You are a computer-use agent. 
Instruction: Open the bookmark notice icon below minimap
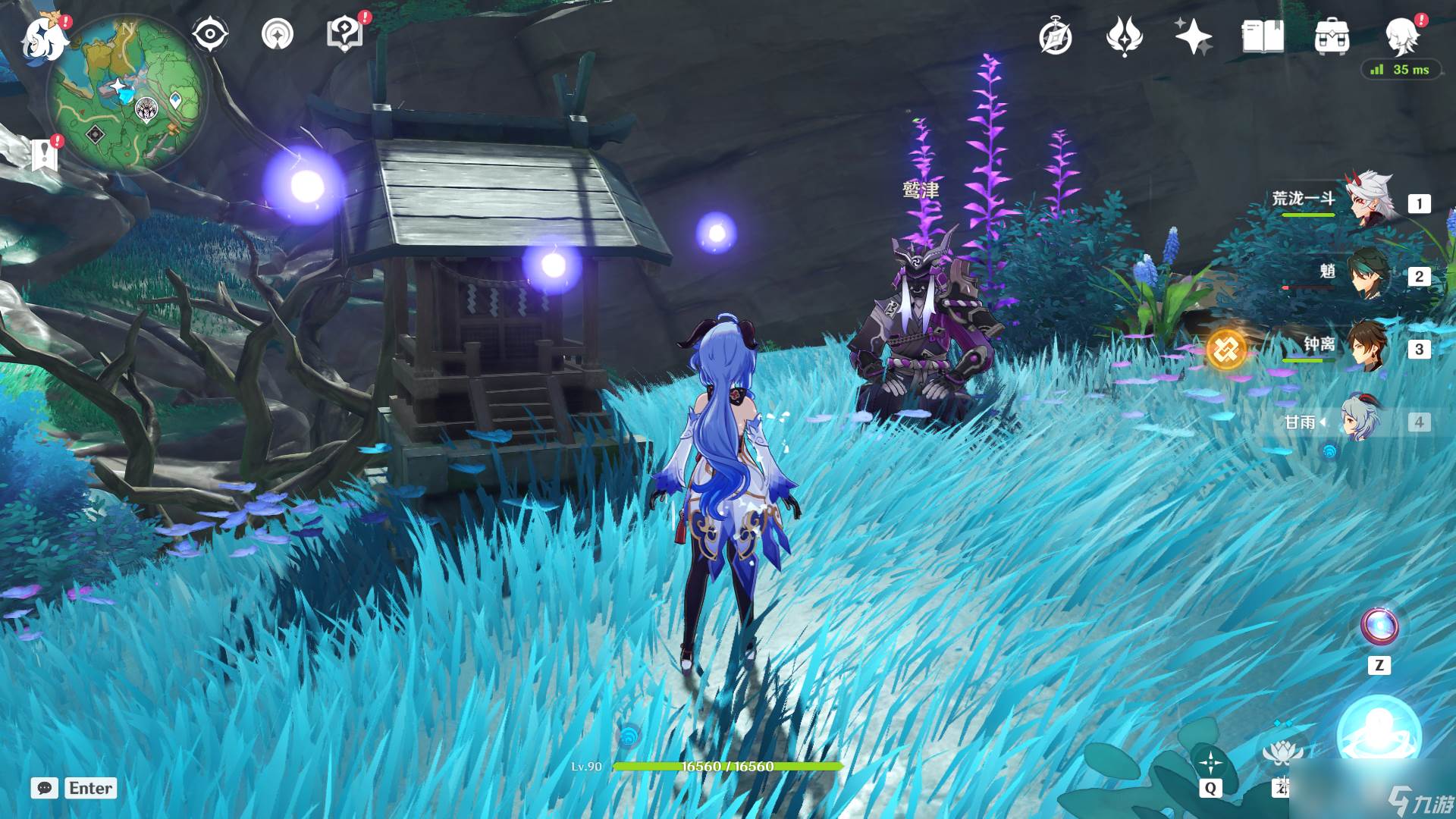(45, 154)
